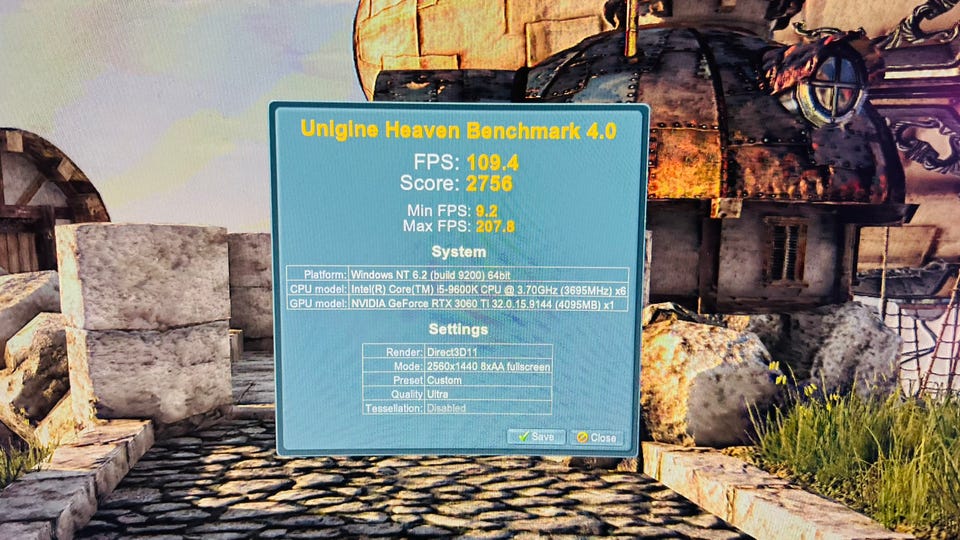Close the Heaven Benchmark results dialog
The image size is (960, 540).
596,438
